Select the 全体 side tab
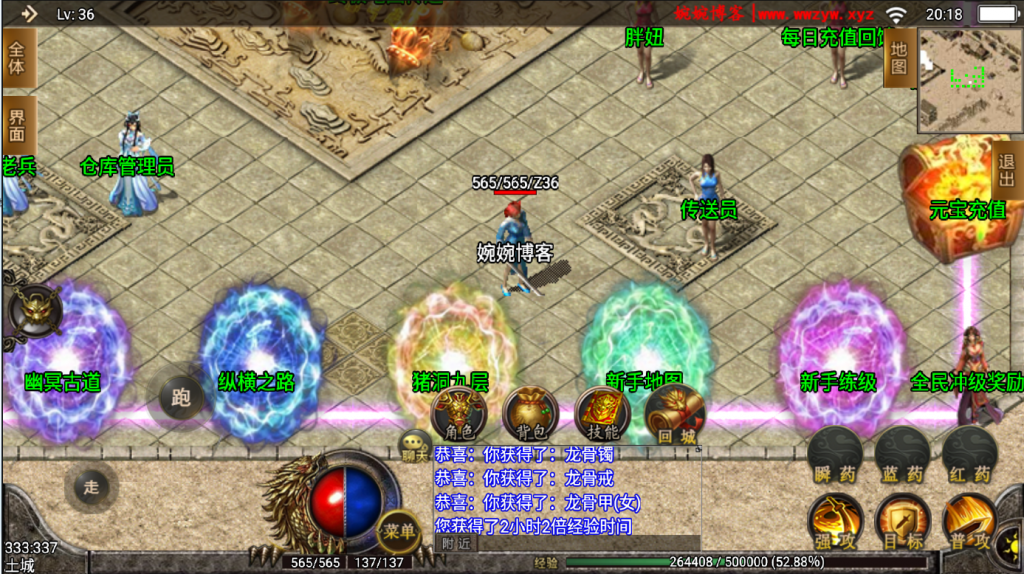This screenshot has width=1024, height=574. point(17,57)
